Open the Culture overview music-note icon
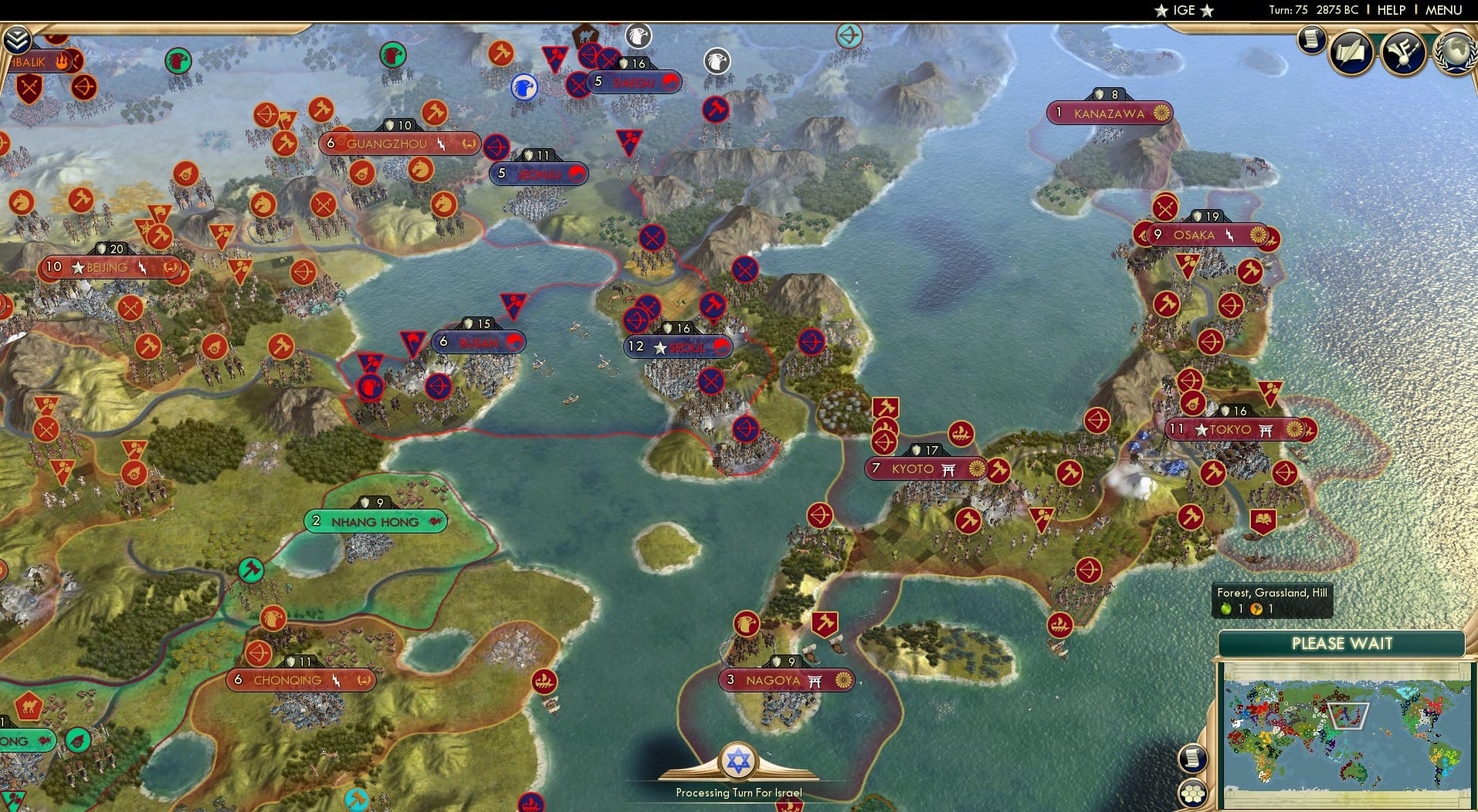 (x=1403, y=52)
